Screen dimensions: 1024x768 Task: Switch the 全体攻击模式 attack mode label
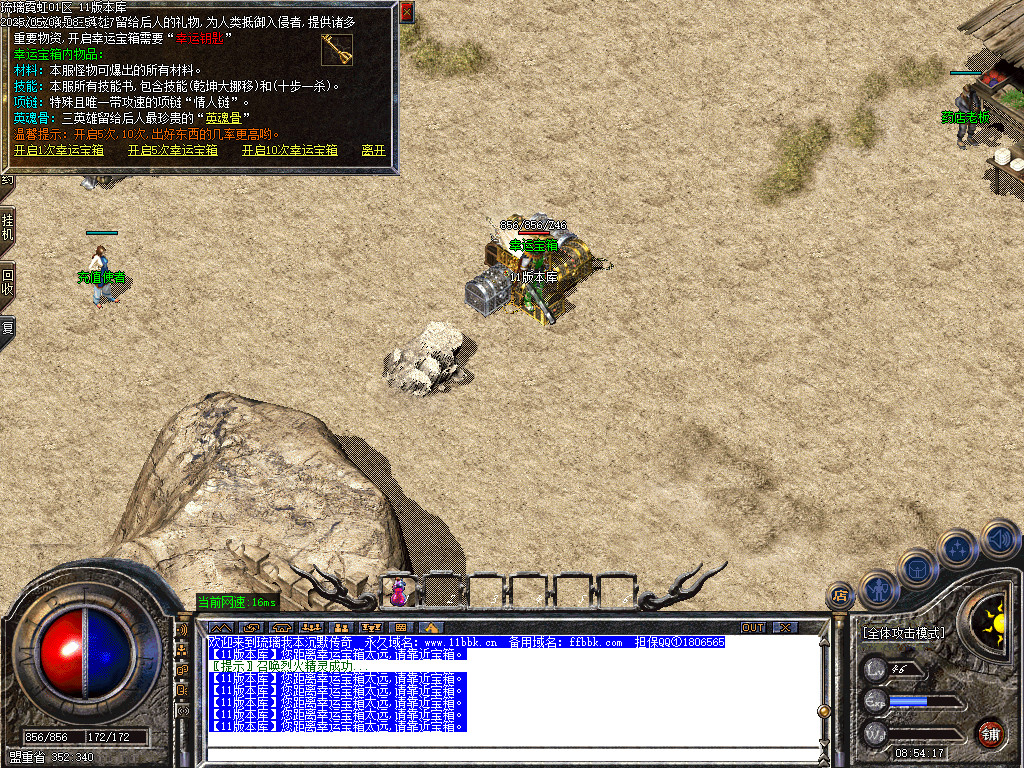(903, 633)
